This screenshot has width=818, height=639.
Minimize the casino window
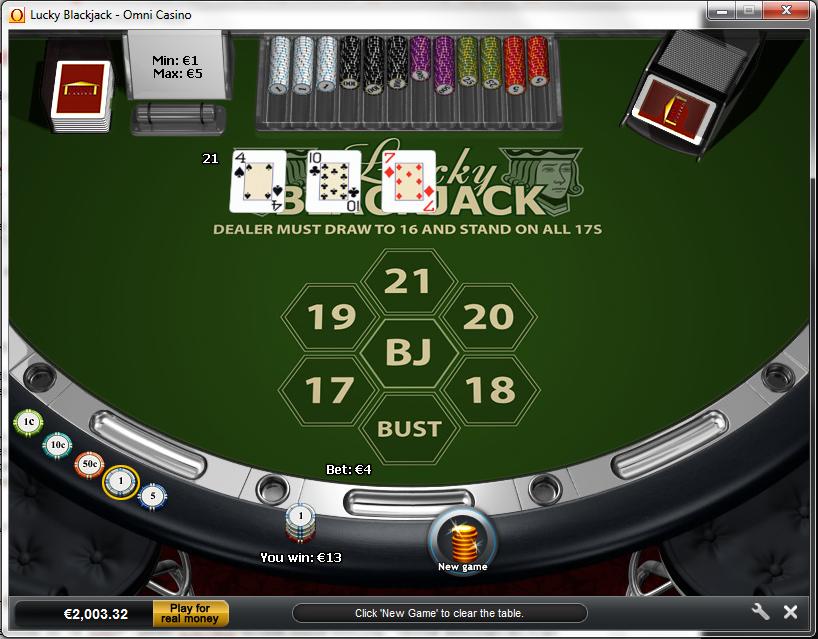pos(723,11)
